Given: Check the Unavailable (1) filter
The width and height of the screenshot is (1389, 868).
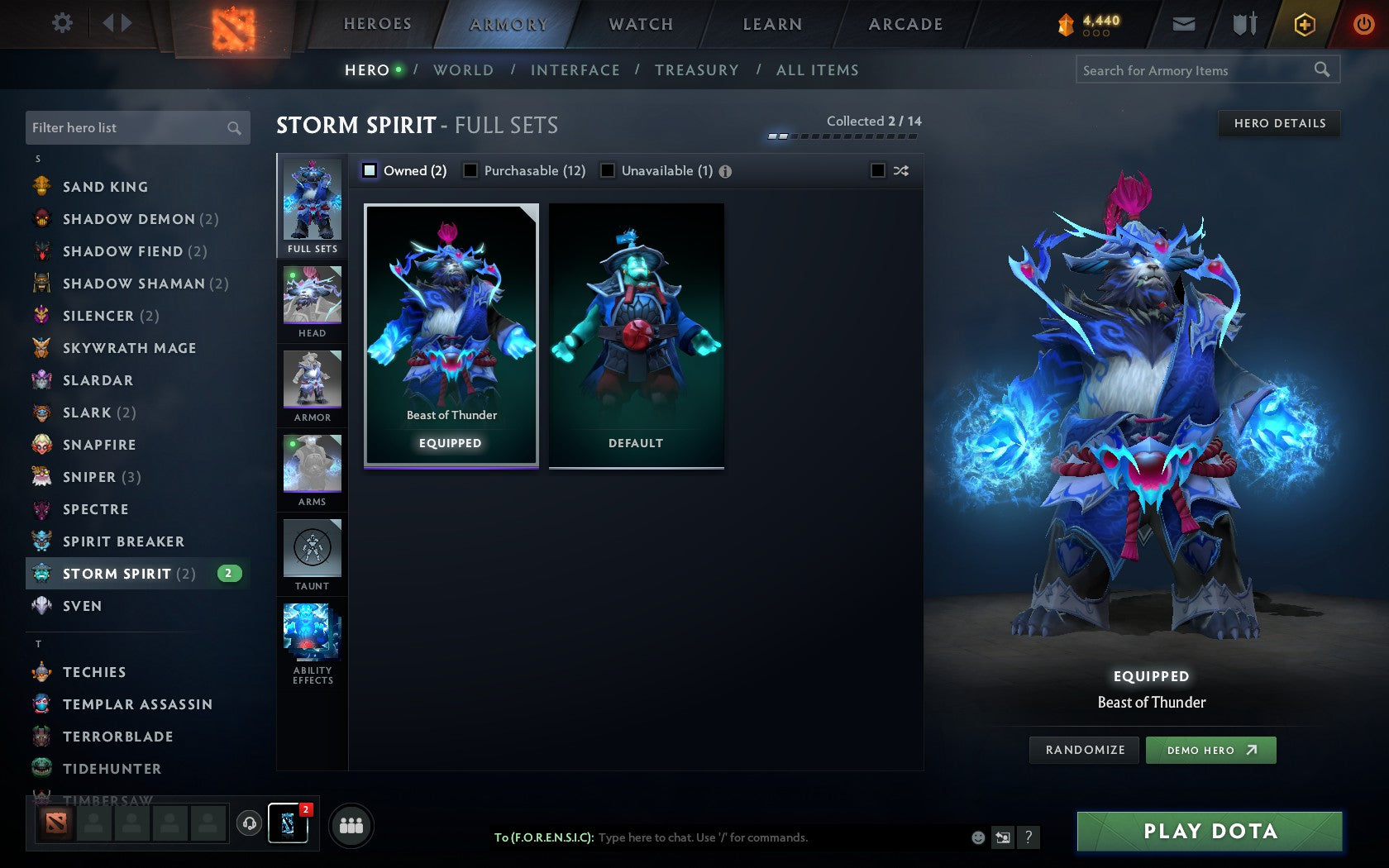Looking at the screenshot, I should 609,170.
